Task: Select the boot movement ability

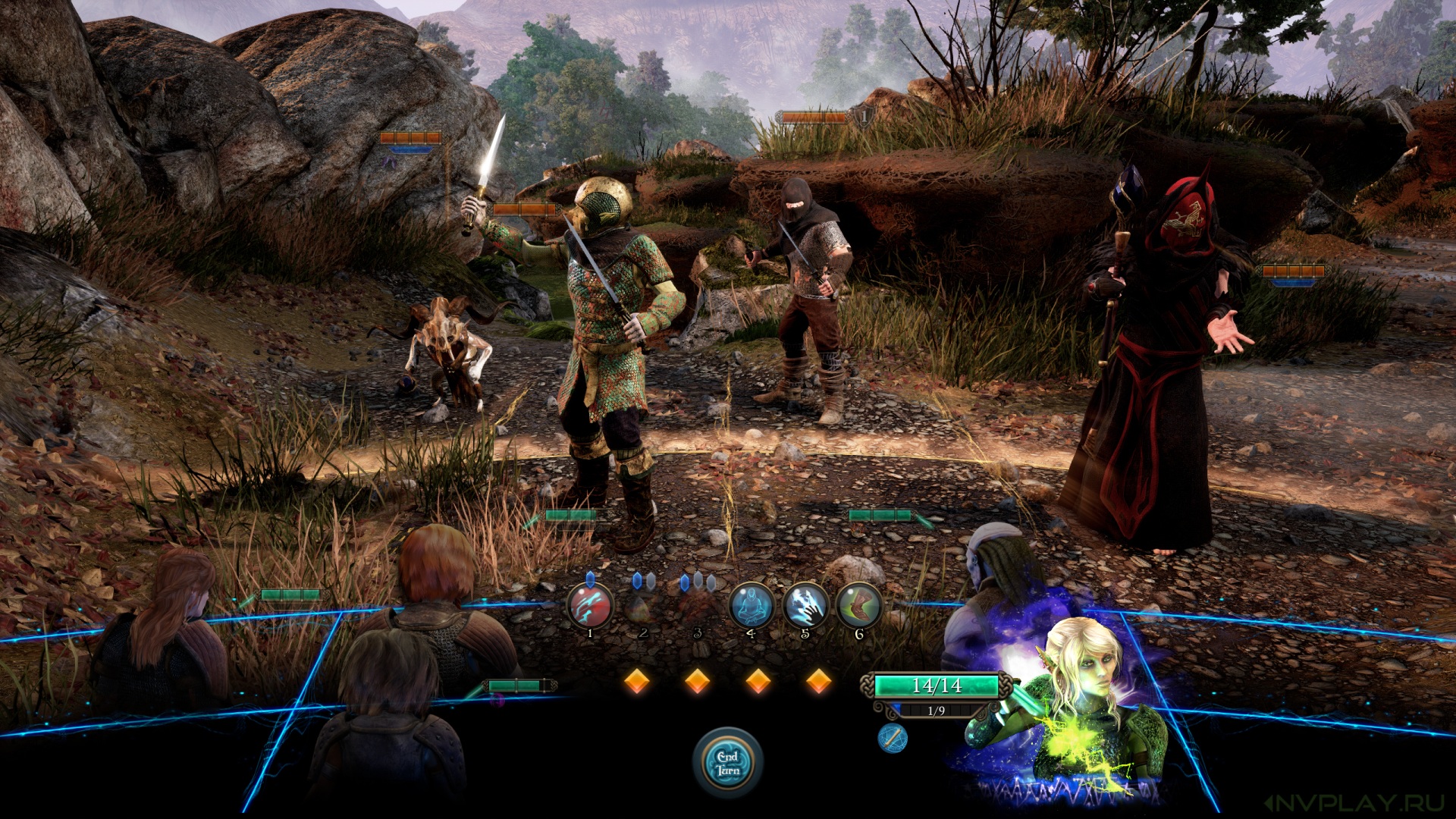Action: tap(858, 606)
